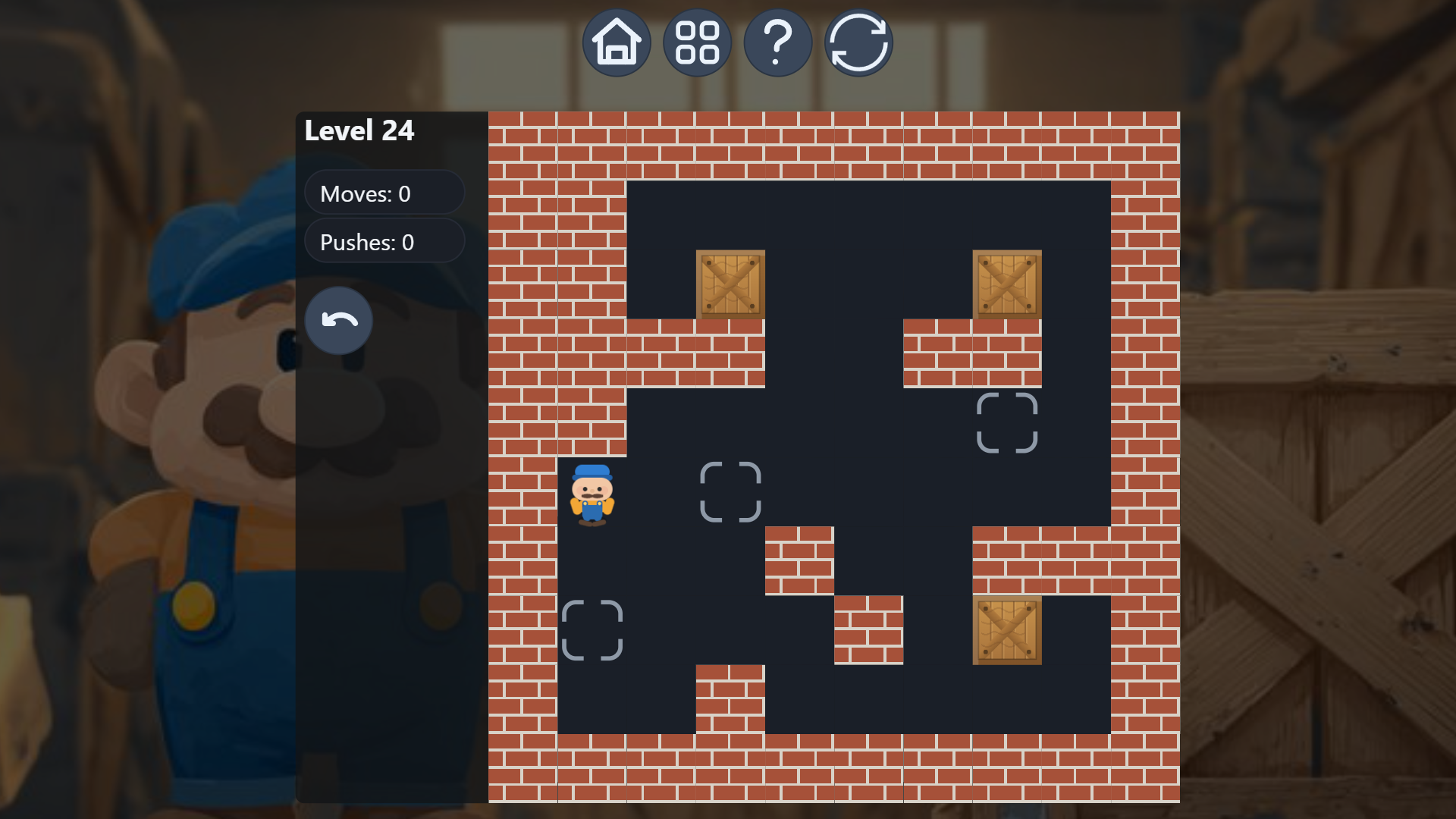Click the crate in the top-right corner

pyautogui.click(x=1007, y=284)
